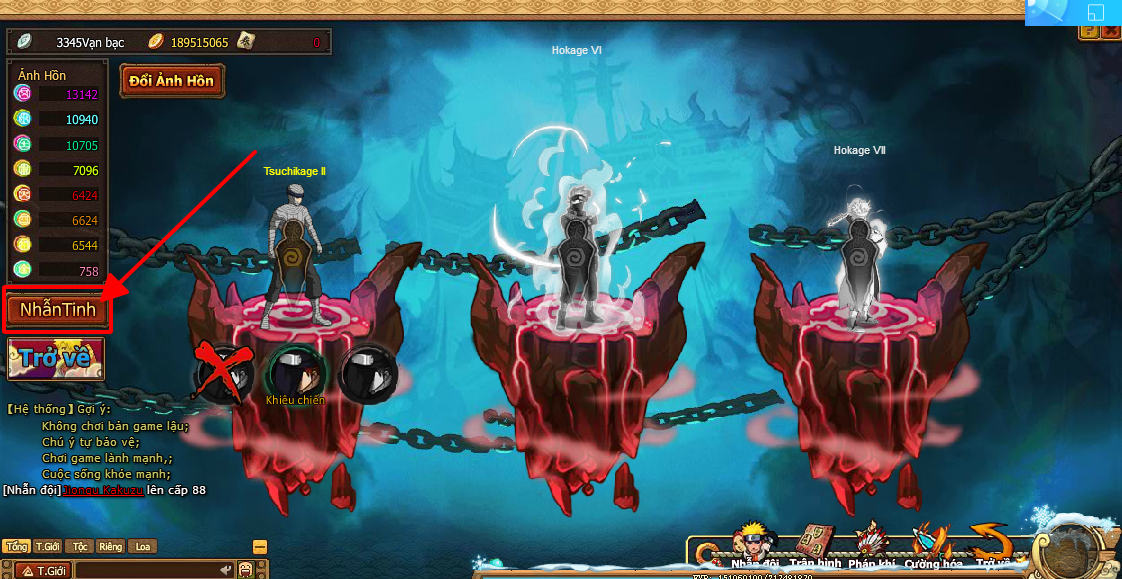1122x579 pixels.
Task: Switch to the T.Giới chat tab
Action: pos(48,547)
